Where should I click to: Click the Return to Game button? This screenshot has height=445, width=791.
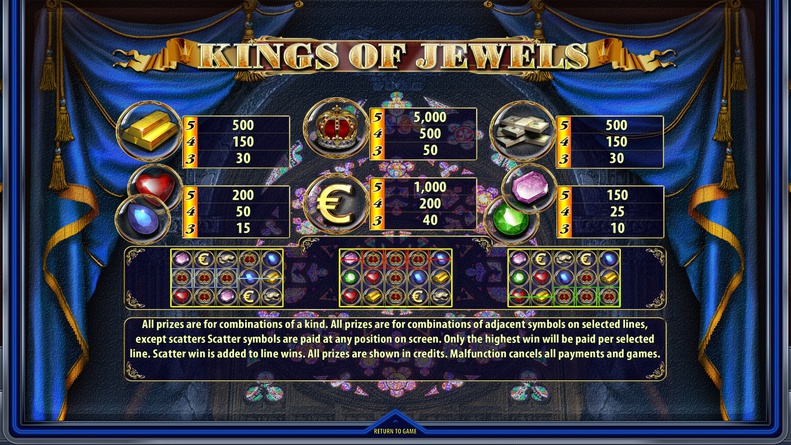point(395,431)
